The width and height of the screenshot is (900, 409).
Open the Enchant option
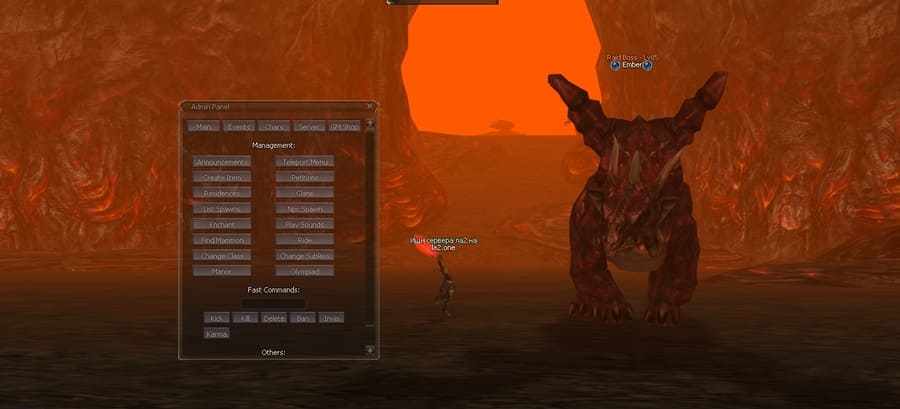click(x=222, y=224)
